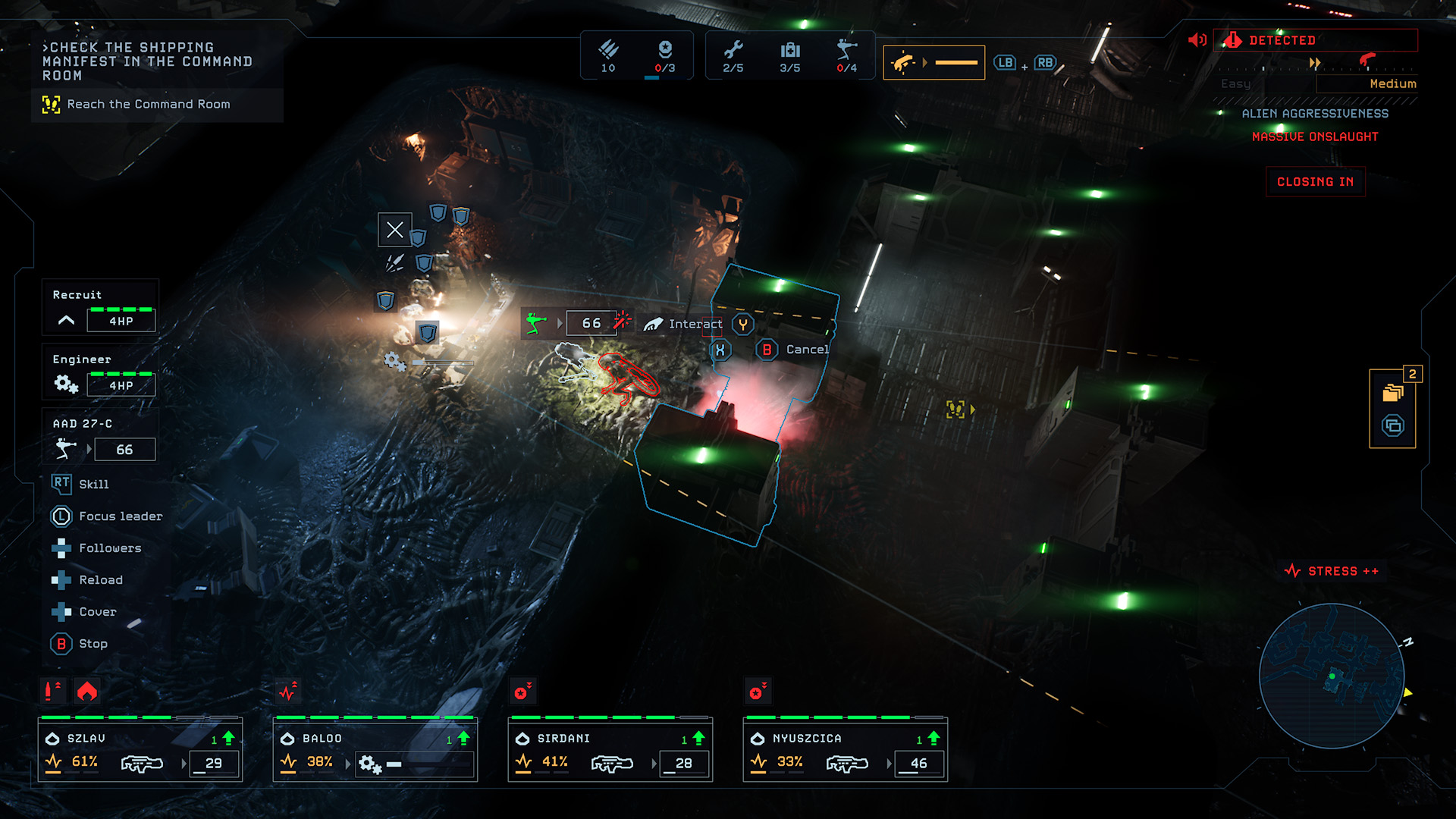Choose the Cover command

pyautogui.click(x=97, y=612)
